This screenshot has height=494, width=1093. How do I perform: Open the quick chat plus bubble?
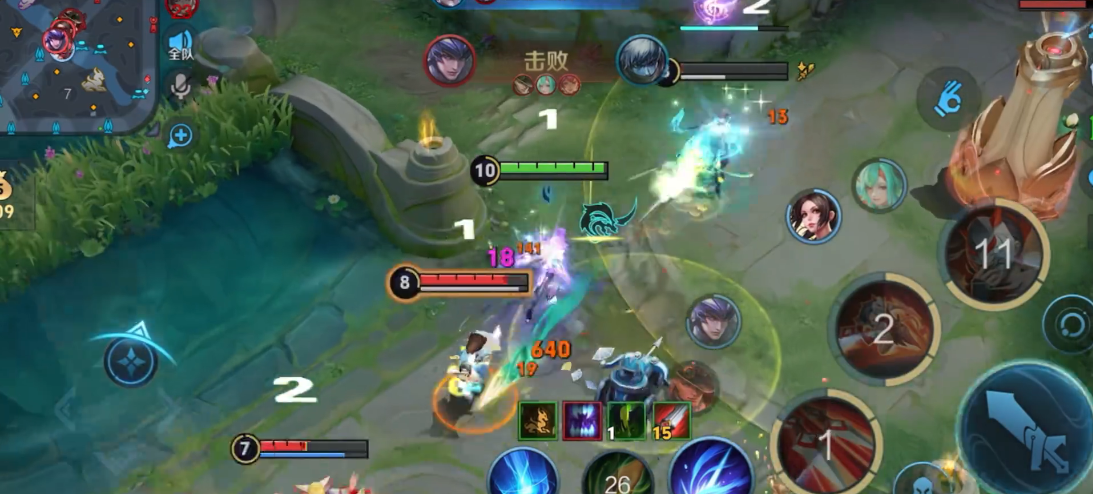coord(180,134)
